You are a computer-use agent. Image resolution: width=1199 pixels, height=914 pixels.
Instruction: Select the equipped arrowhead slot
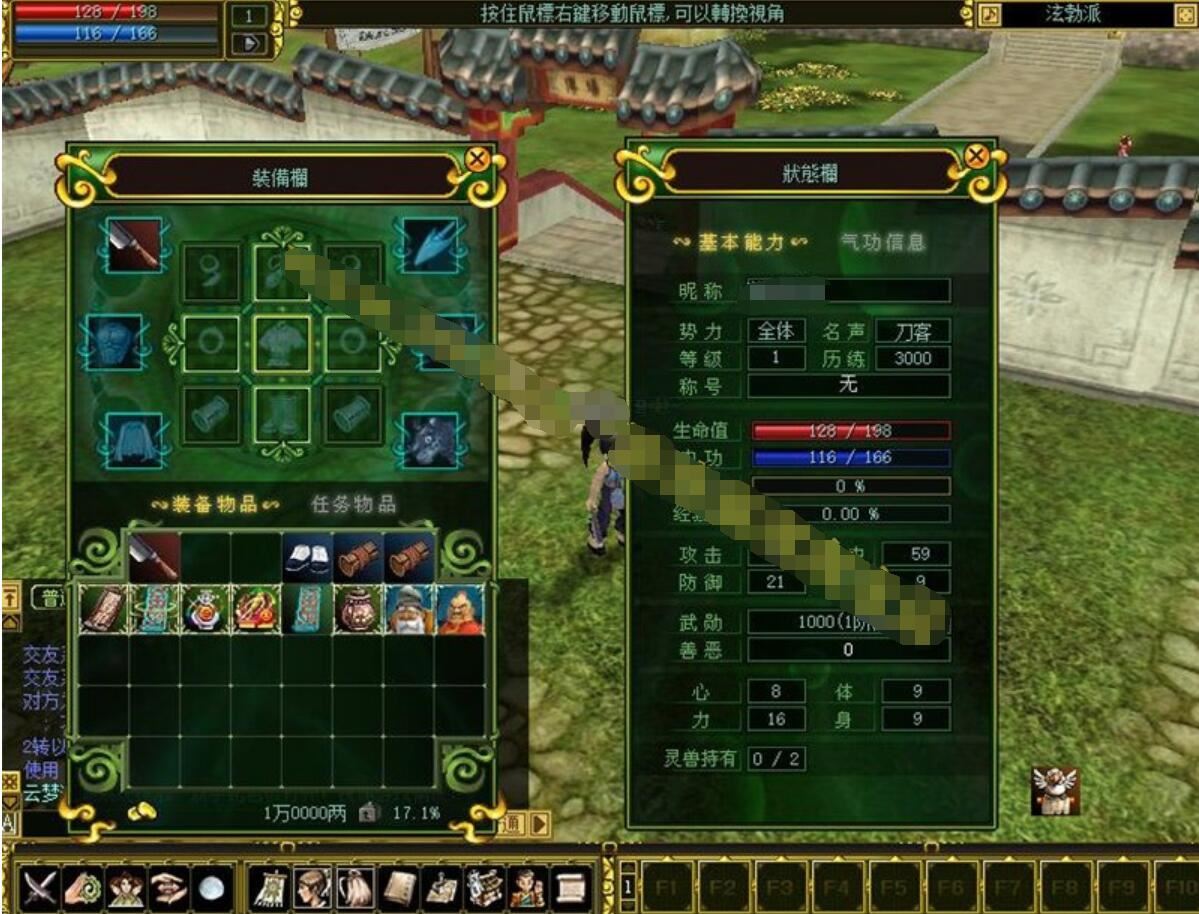pos(431,245)
